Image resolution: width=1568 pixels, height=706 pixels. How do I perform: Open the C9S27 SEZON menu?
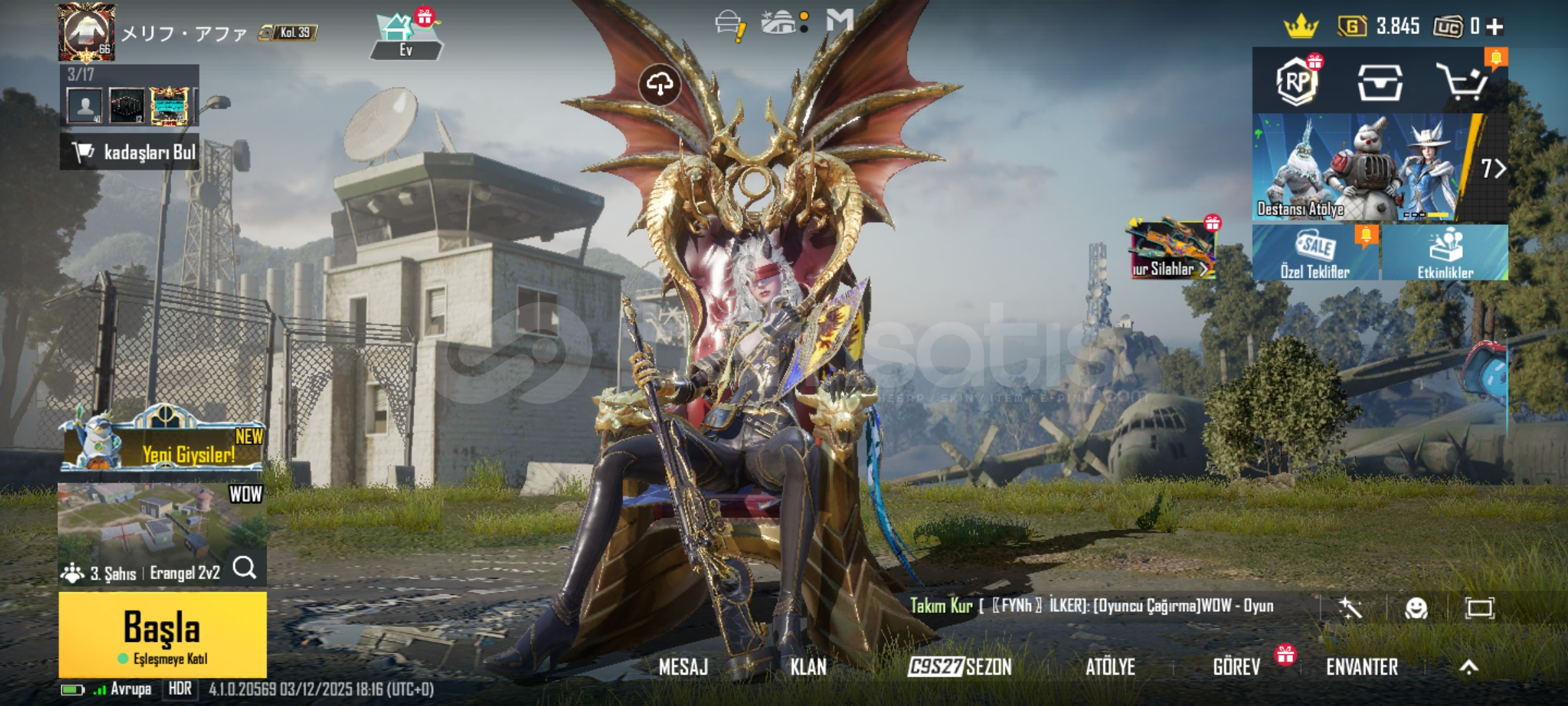tap(960, 667)
